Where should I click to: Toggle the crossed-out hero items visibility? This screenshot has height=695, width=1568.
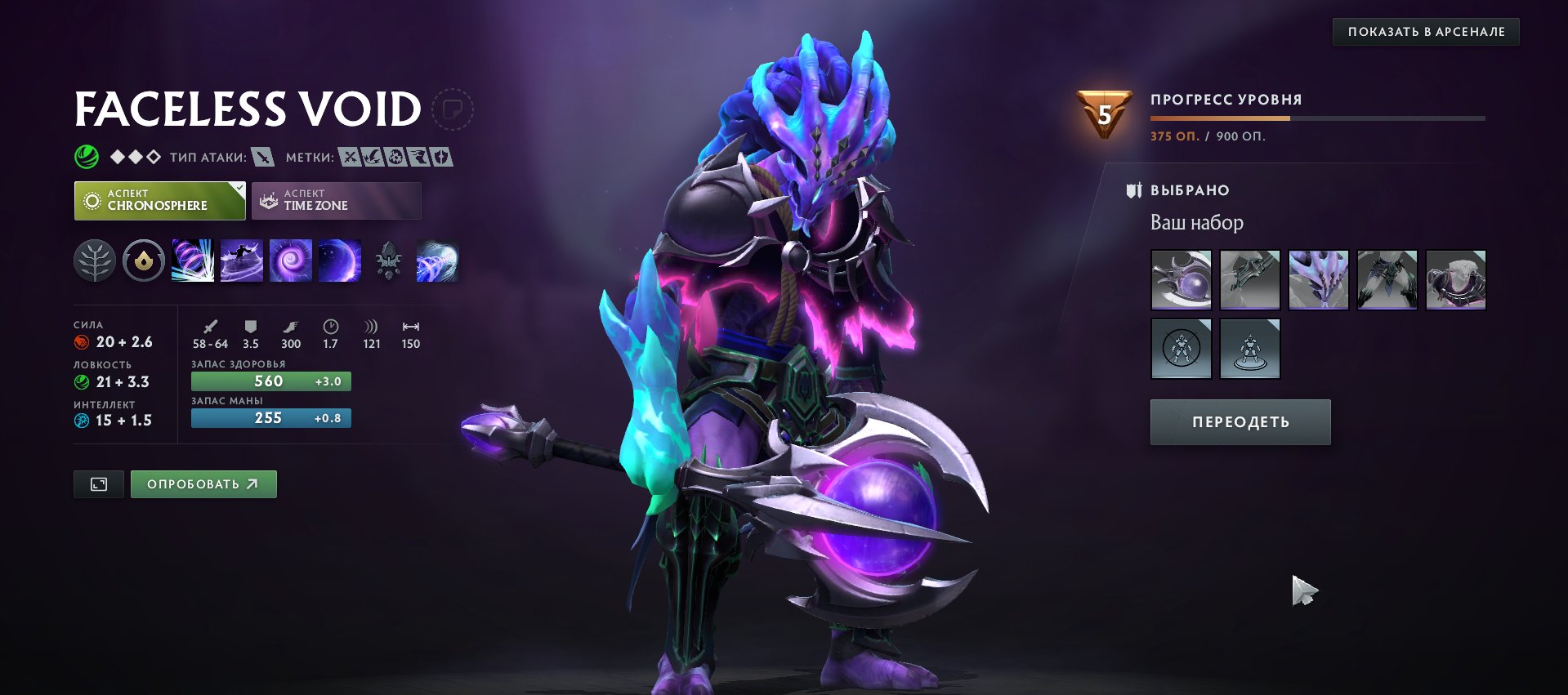tap(1182, 347)
